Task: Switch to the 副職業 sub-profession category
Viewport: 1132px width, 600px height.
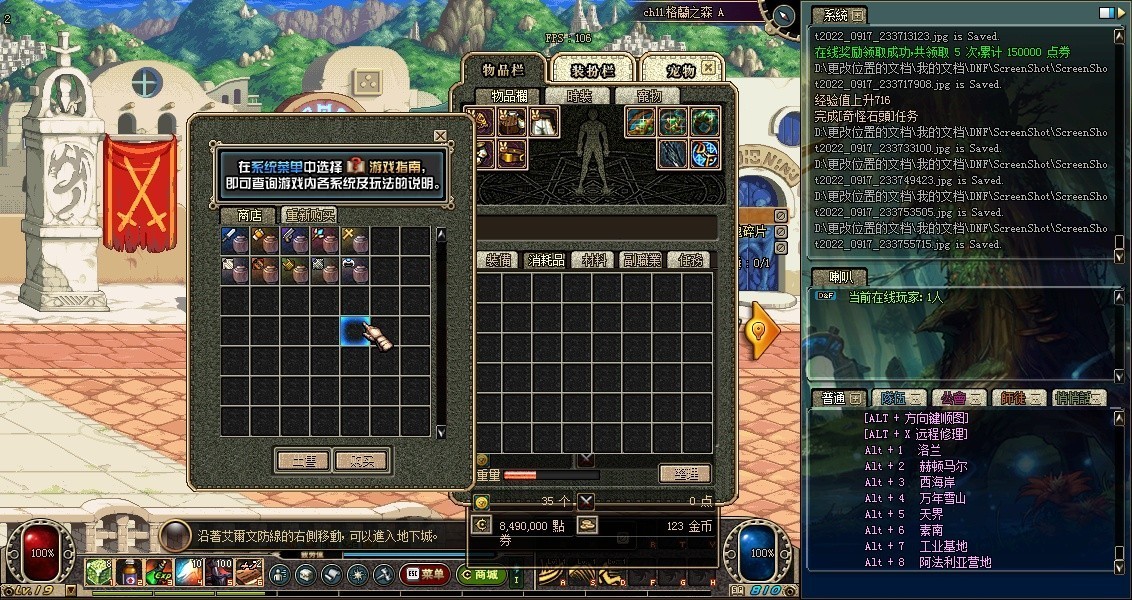Action: (642, 260)
